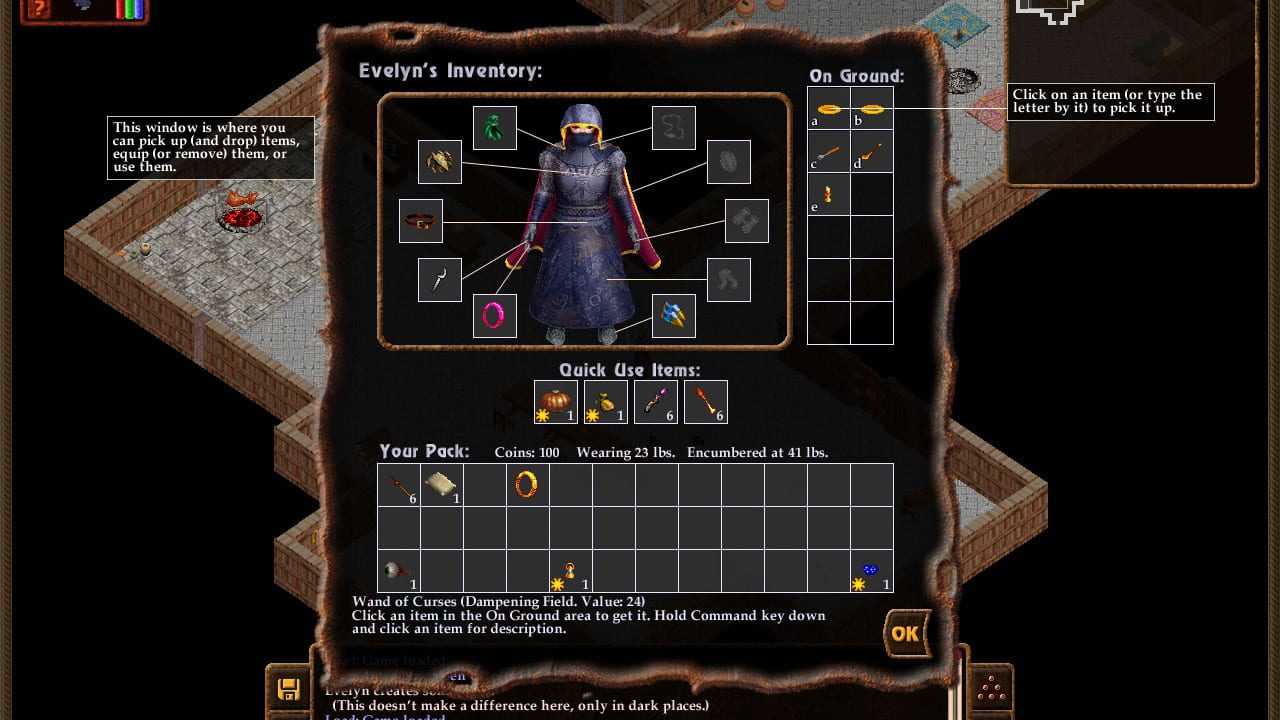
Task: Pick up ground item labeled a
Action: point(828,109)
